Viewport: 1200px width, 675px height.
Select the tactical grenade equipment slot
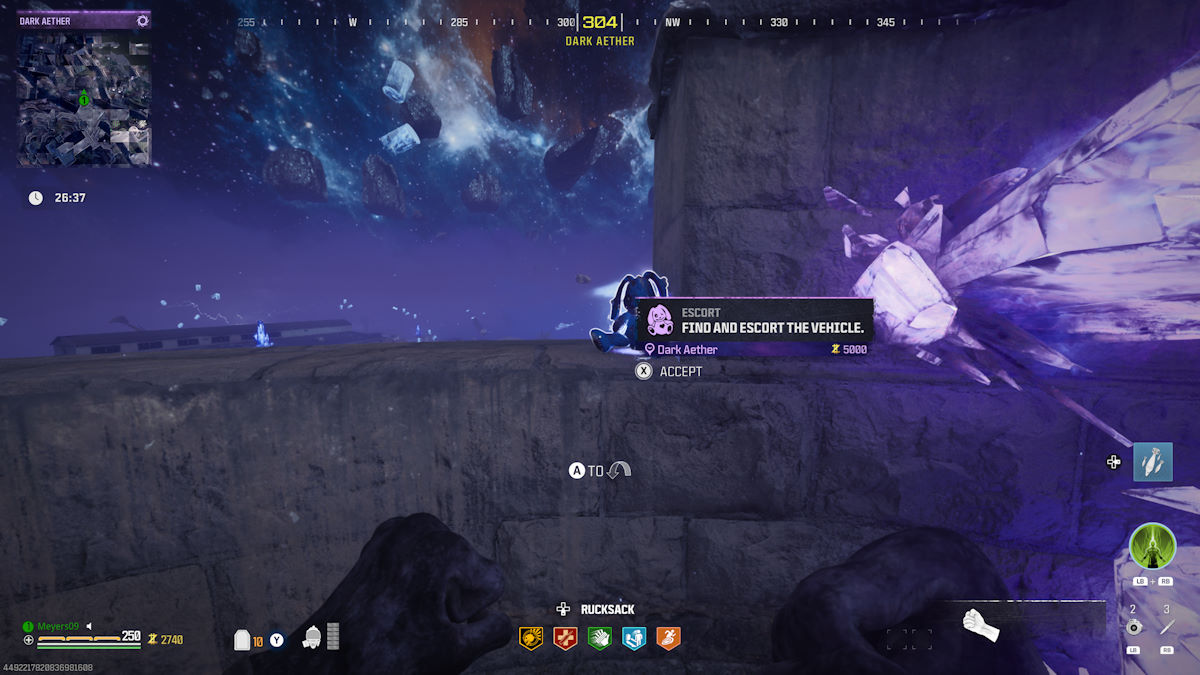1133,627
